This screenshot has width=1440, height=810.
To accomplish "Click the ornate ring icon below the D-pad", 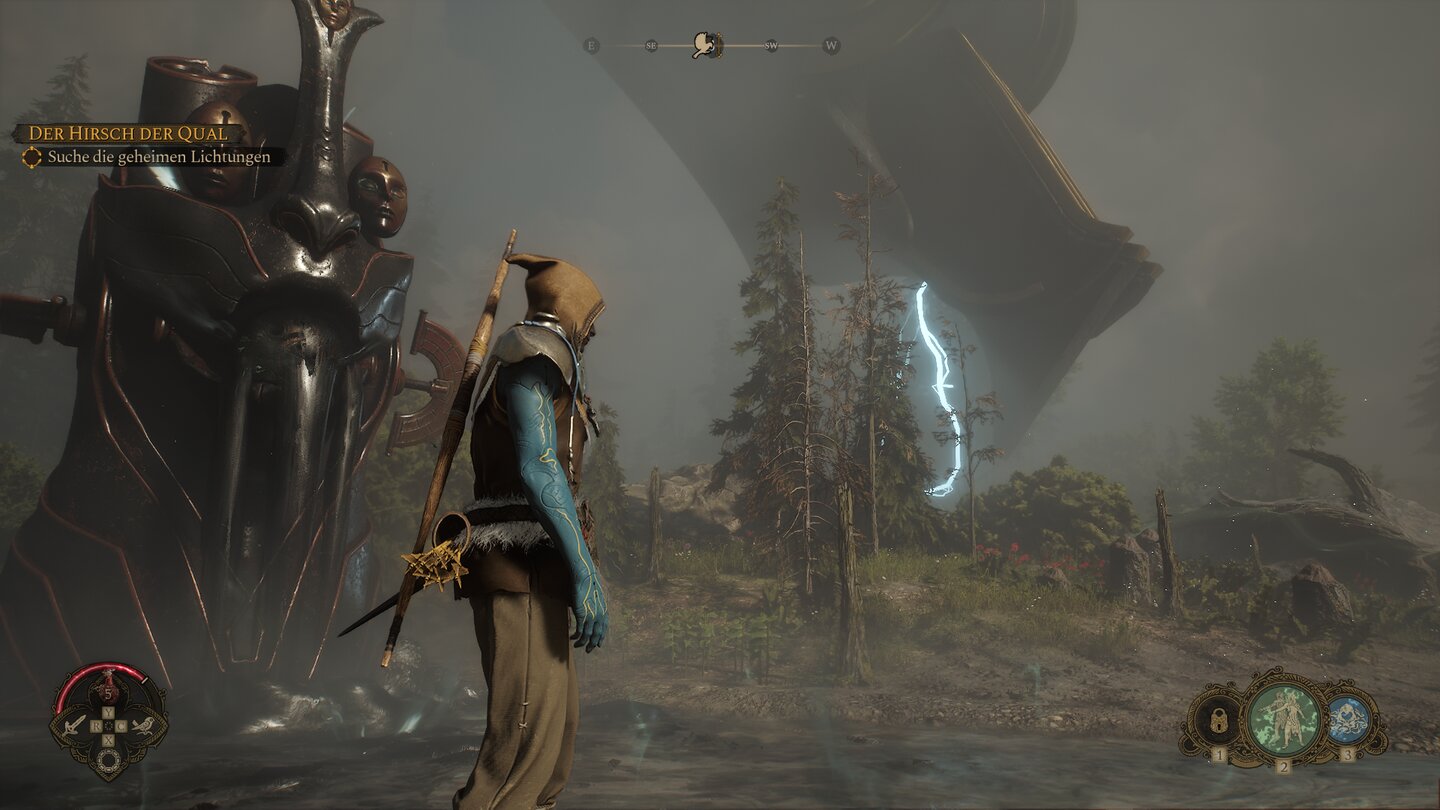I will tap(109, 758).
